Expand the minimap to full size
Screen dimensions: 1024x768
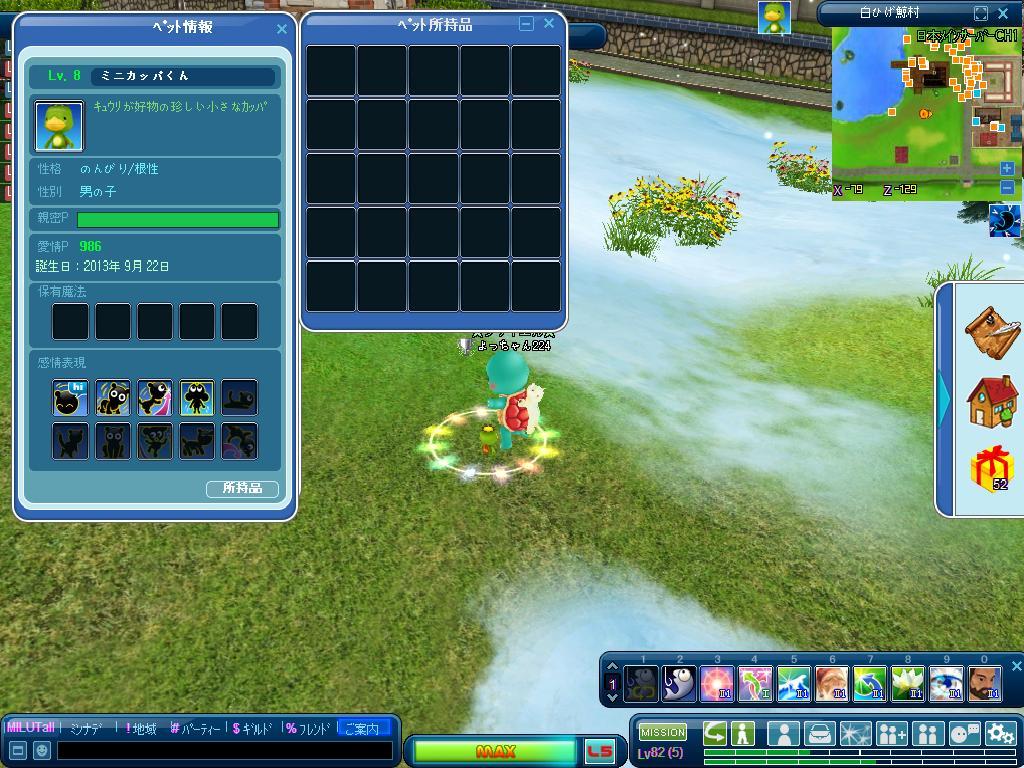tap(981, 13)
